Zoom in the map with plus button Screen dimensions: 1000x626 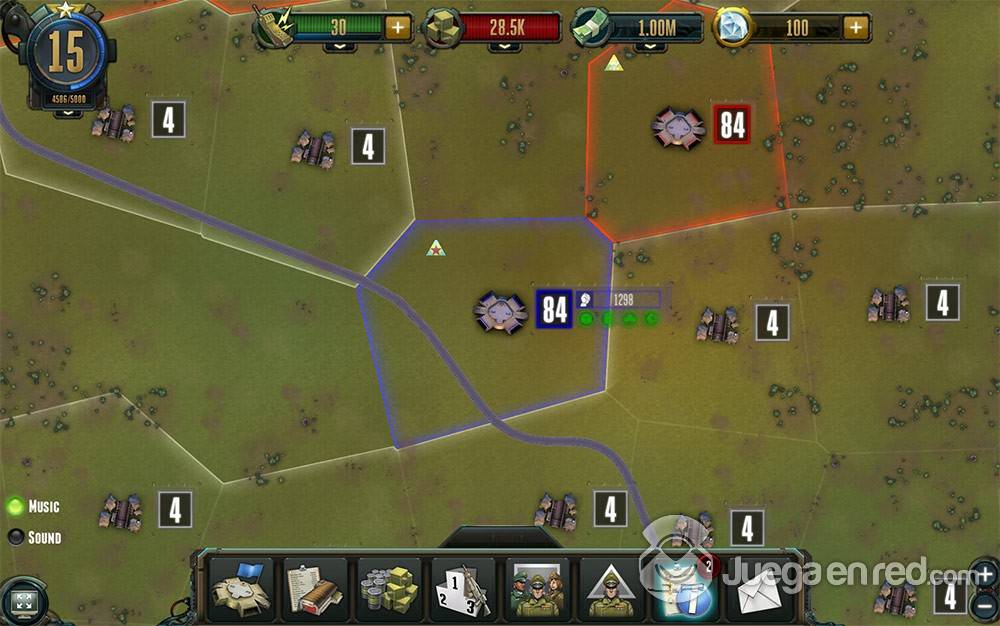point(984,575)
